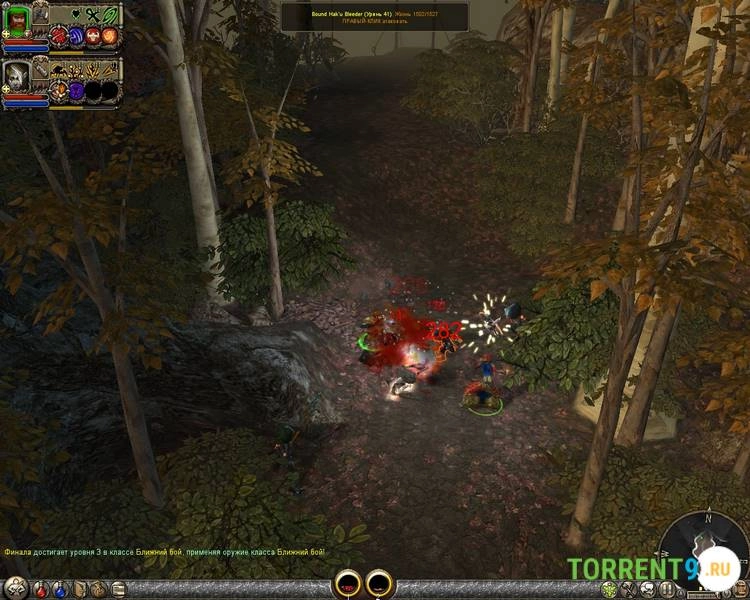
Task: Select the pale second party member portrait
Action: [18, 75]
